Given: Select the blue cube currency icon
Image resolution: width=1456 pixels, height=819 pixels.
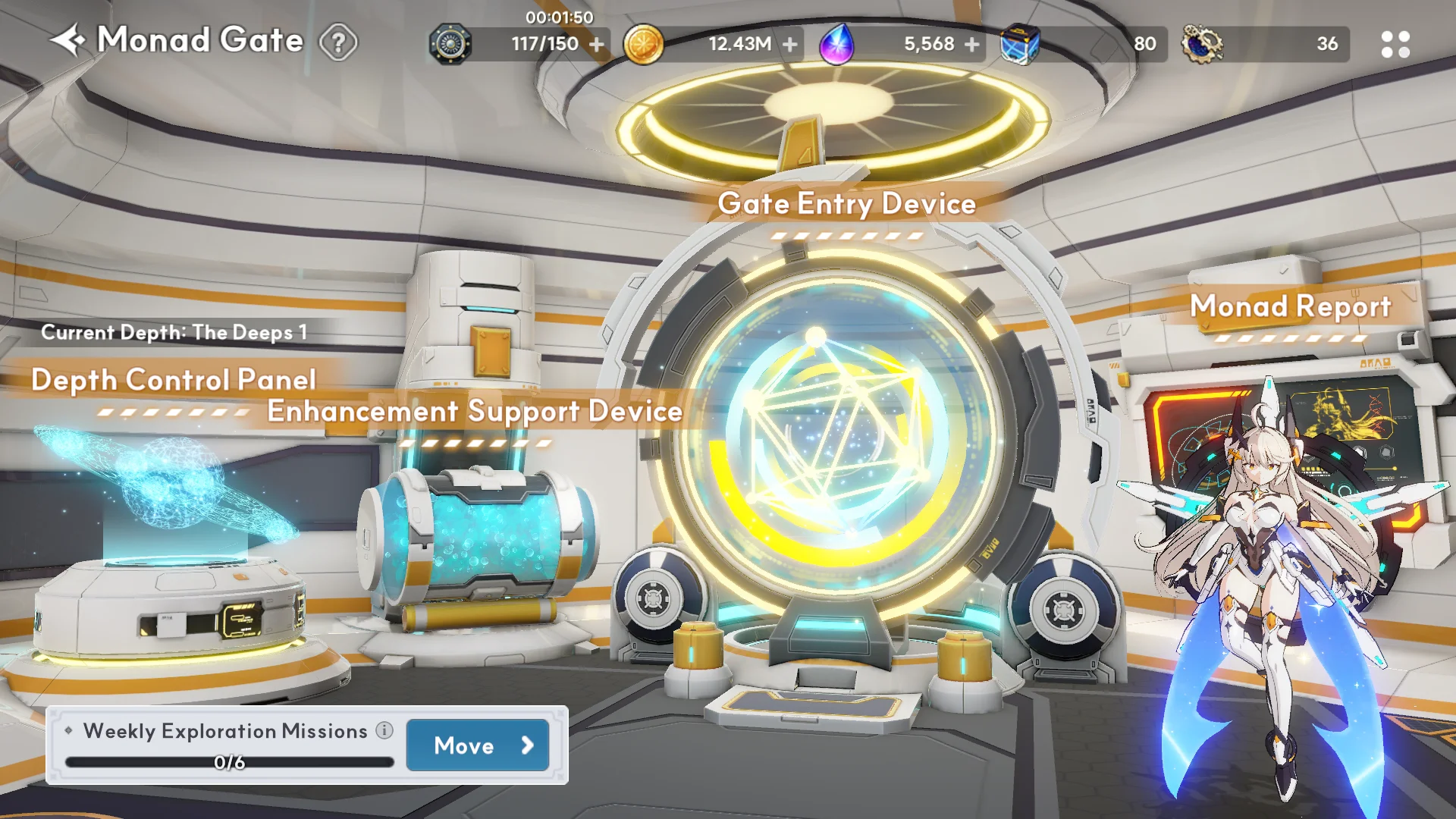Looking at the screenshot, I should click(x=1019, y=45).
